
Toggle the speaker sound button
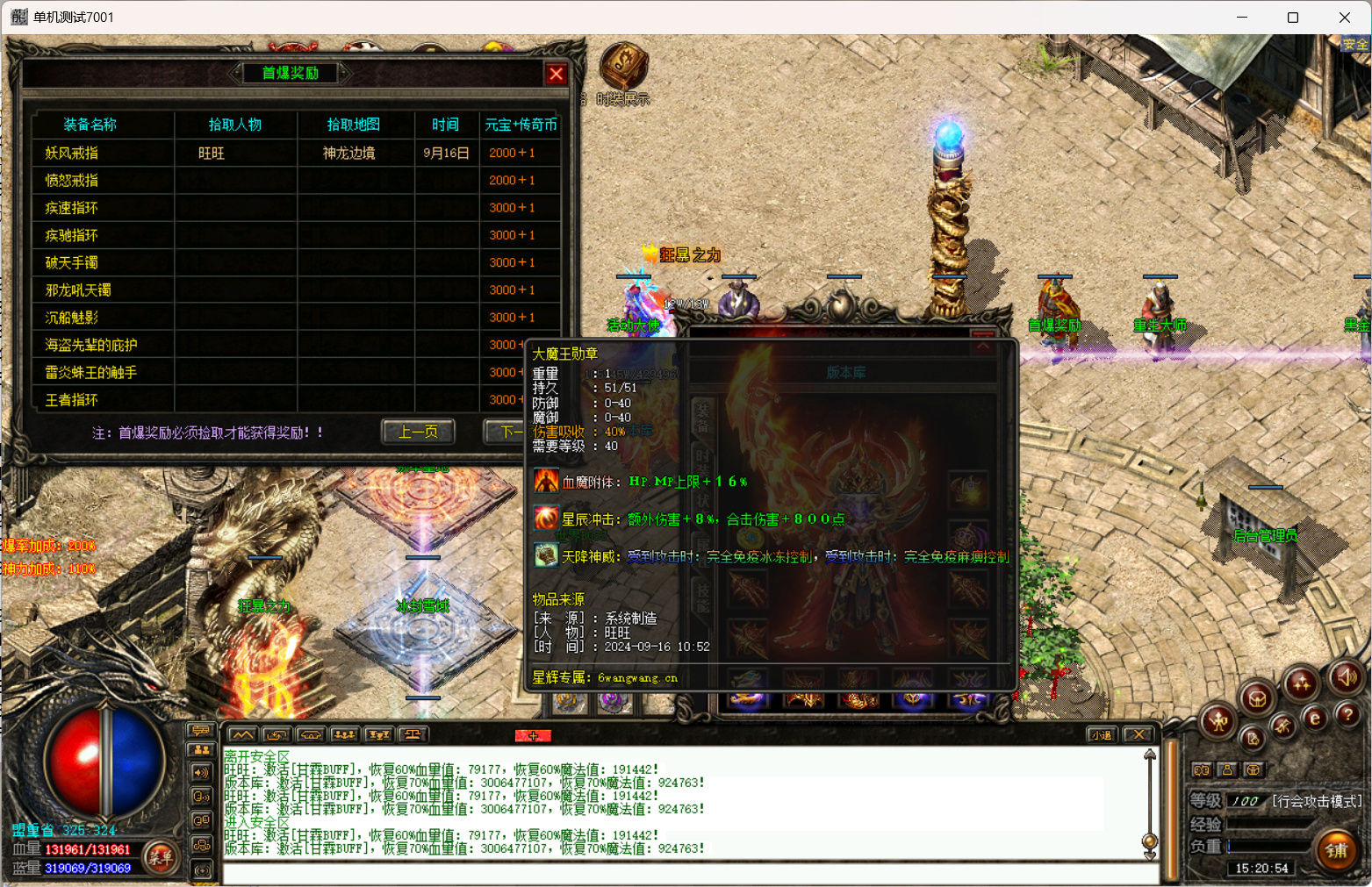tap(1347, 676)
